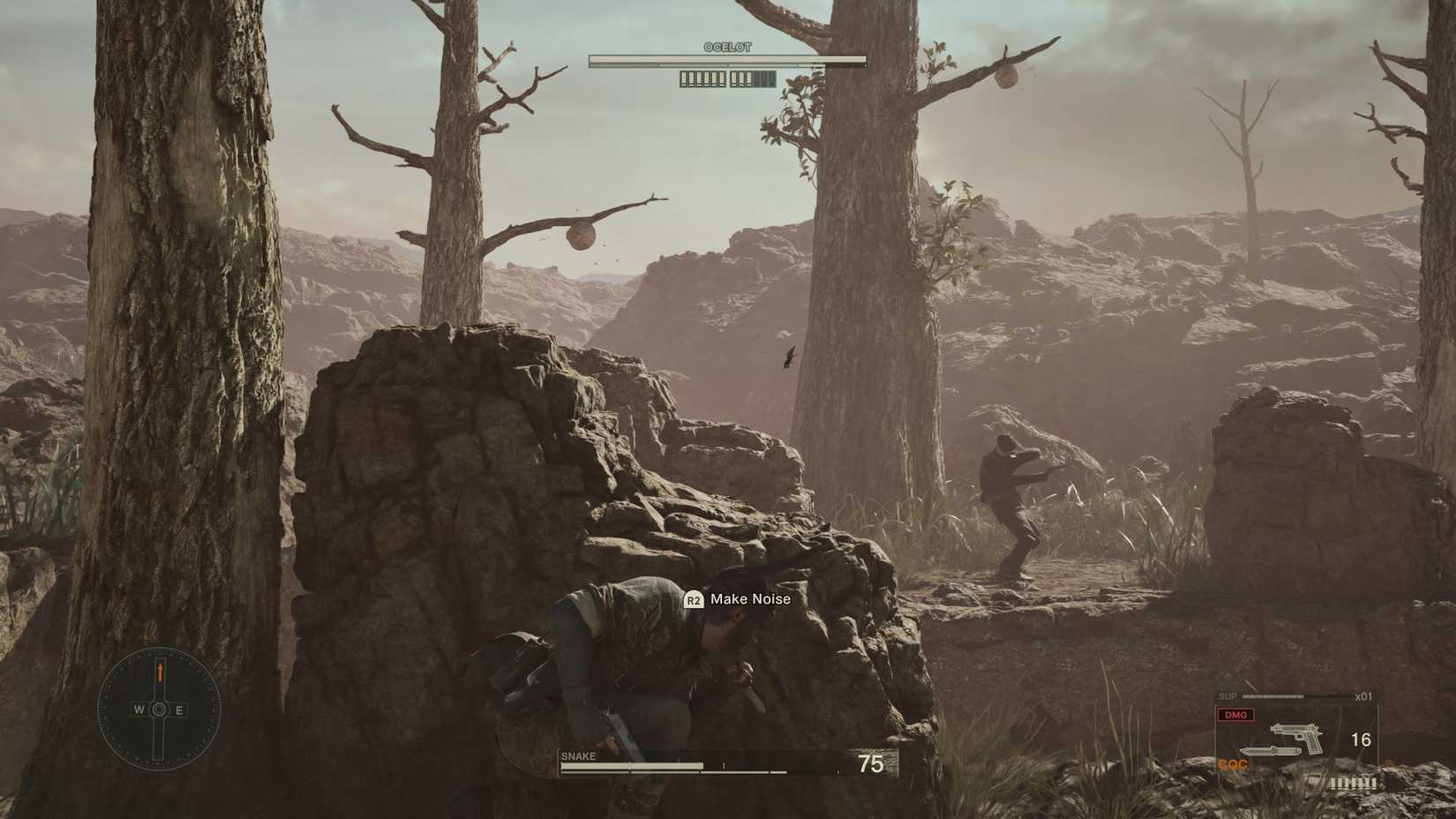Click the orange CQC label
Screen dimensions: 1456x819
(x=1233, y=764)
